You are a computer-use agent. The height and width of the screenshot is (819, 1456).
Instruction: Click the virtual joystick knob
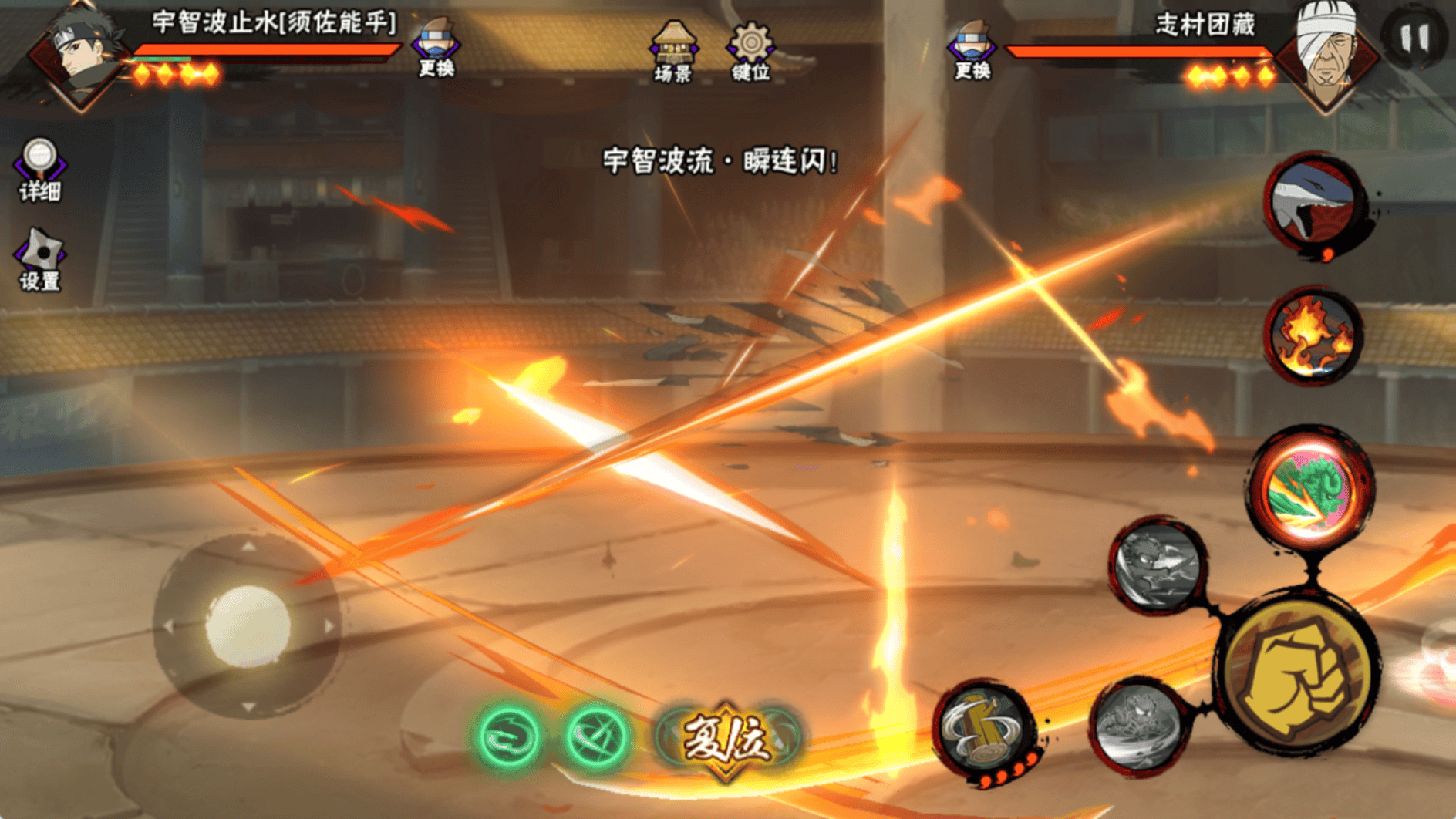(248, 625)
